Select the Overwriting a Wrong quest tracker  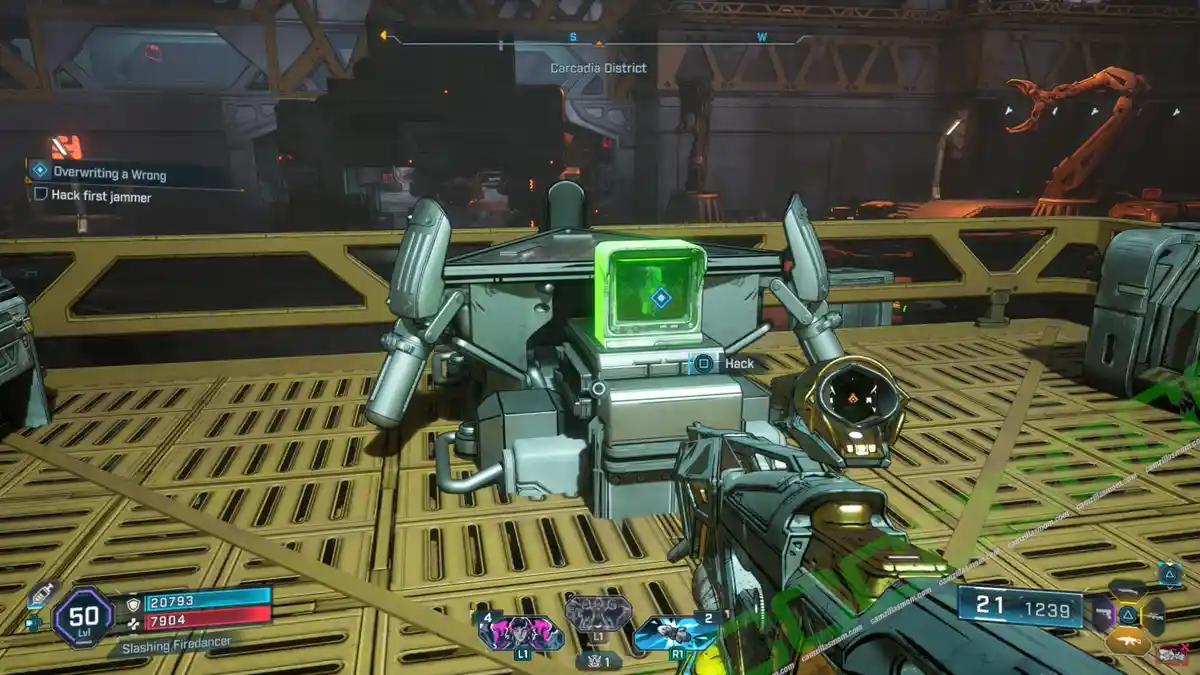point(110,174)
